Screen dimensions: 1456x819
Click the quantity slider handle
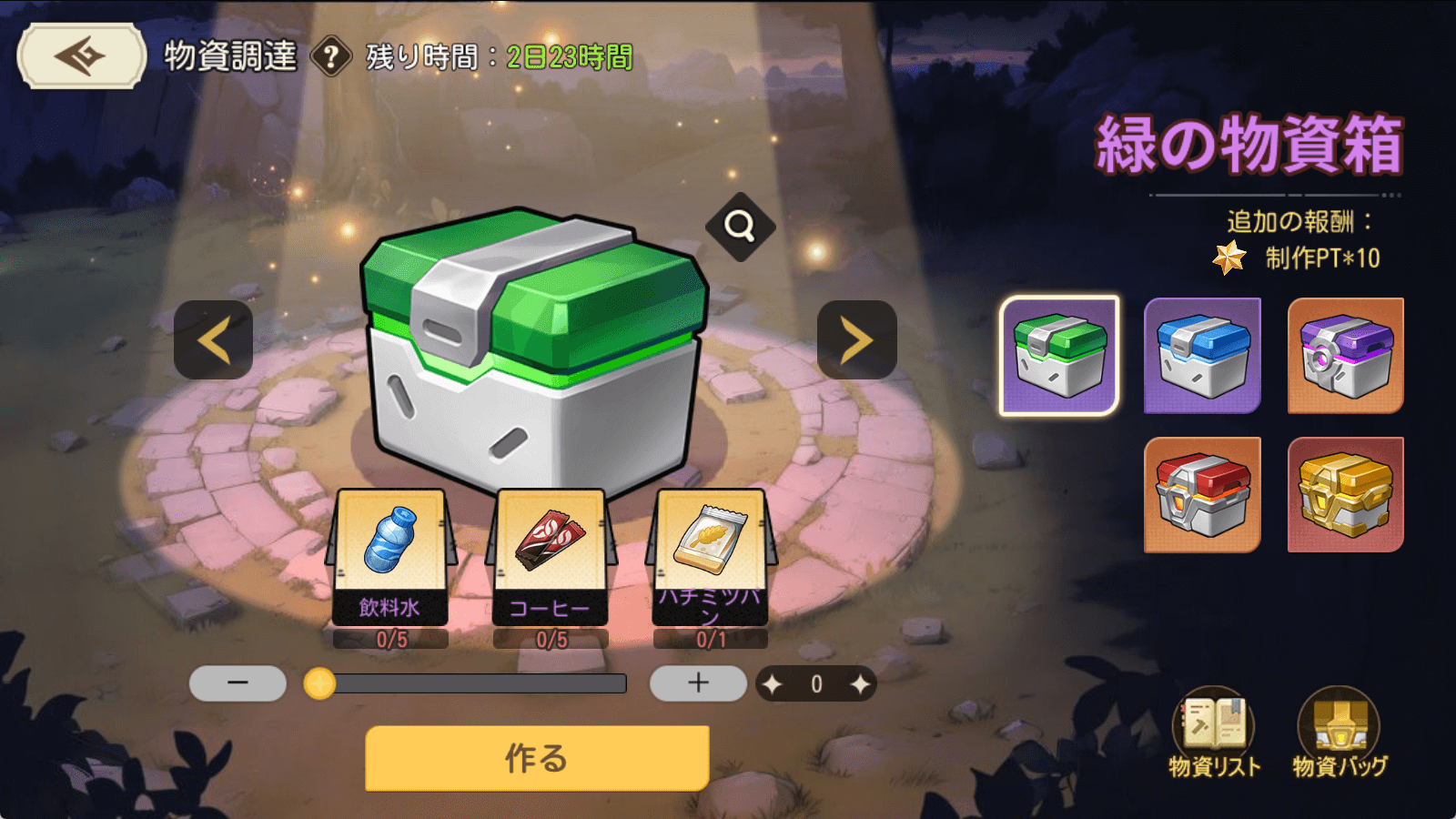point(319,683)
